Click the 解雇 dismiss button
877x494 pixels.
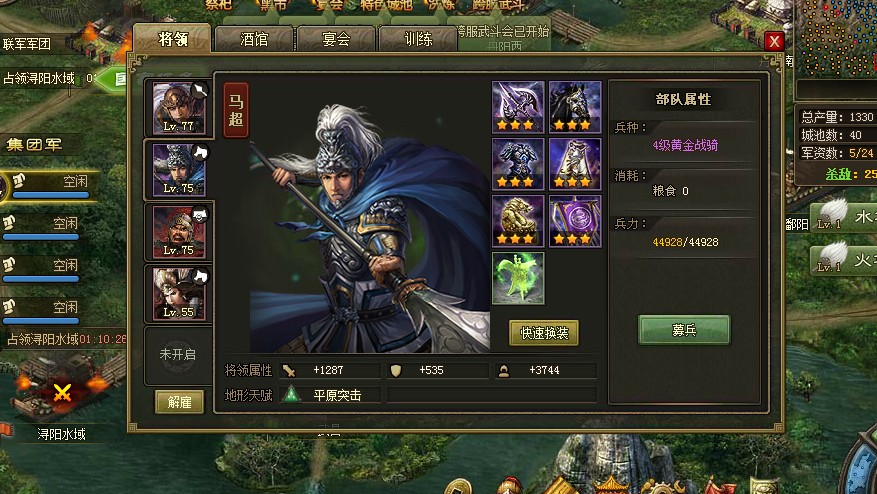180,402
